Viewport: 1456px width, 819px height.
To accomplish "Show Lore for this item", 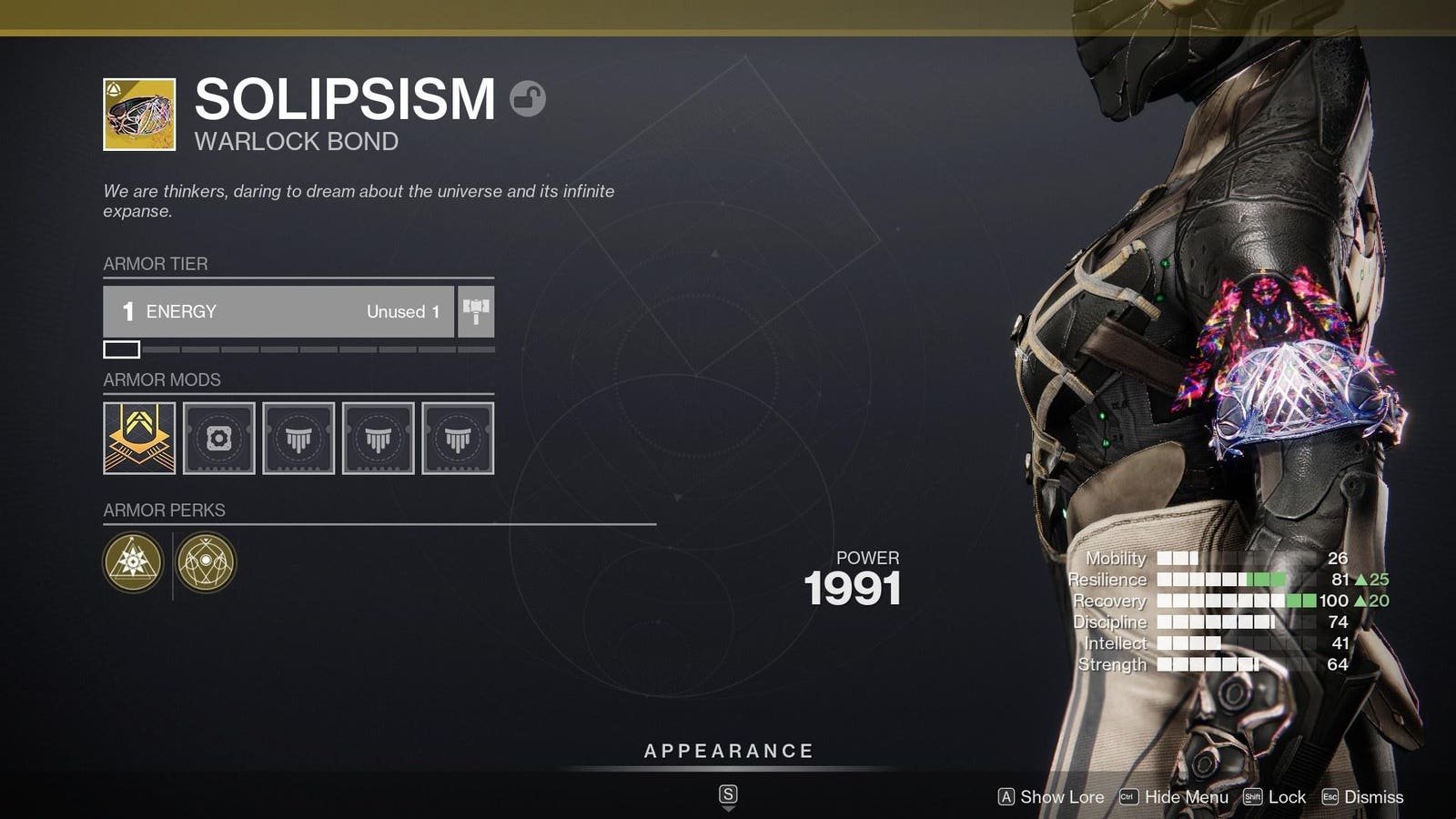I will pos(1051,797).
